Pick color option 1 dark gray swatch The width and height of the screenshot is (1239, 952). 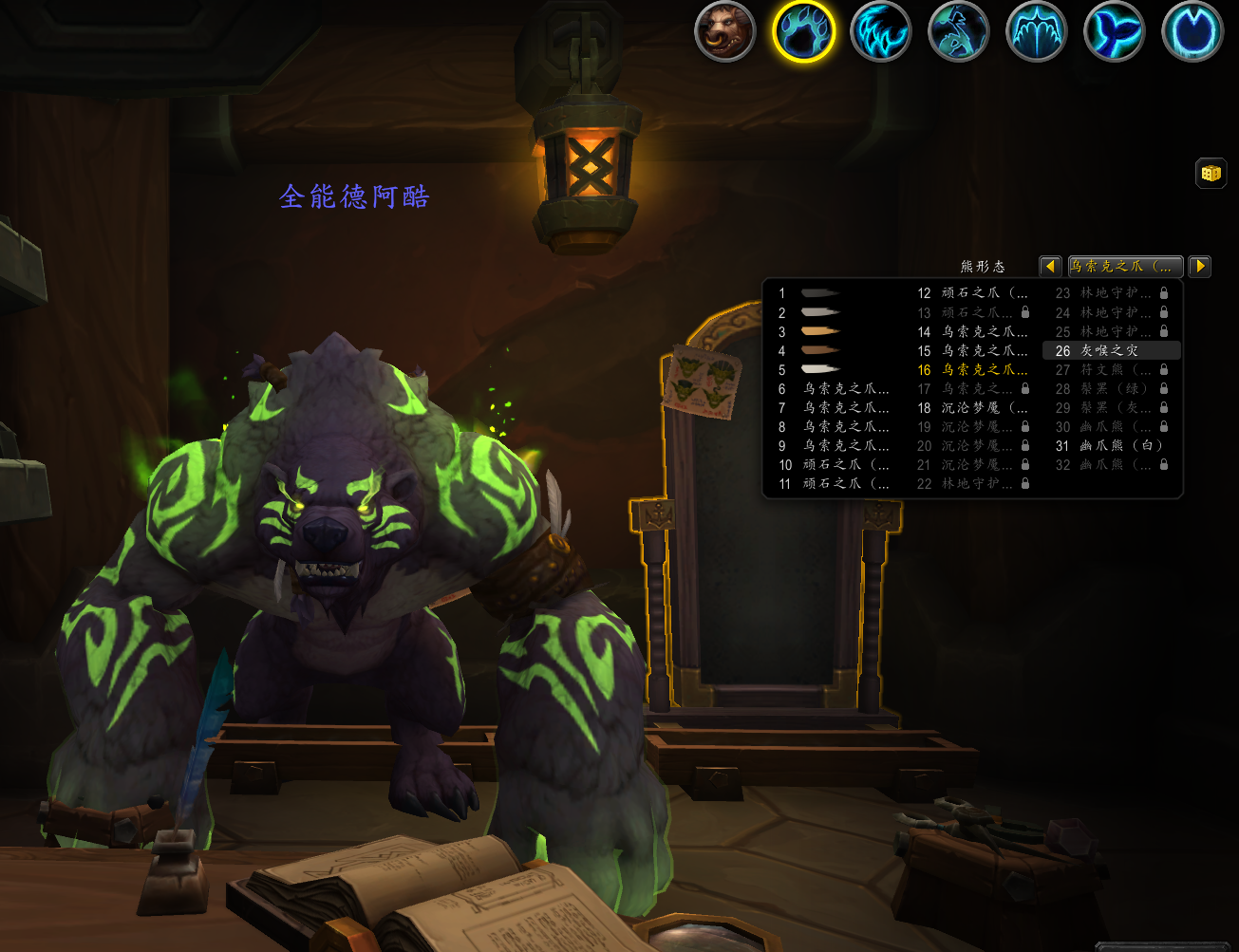click(820, 293)
